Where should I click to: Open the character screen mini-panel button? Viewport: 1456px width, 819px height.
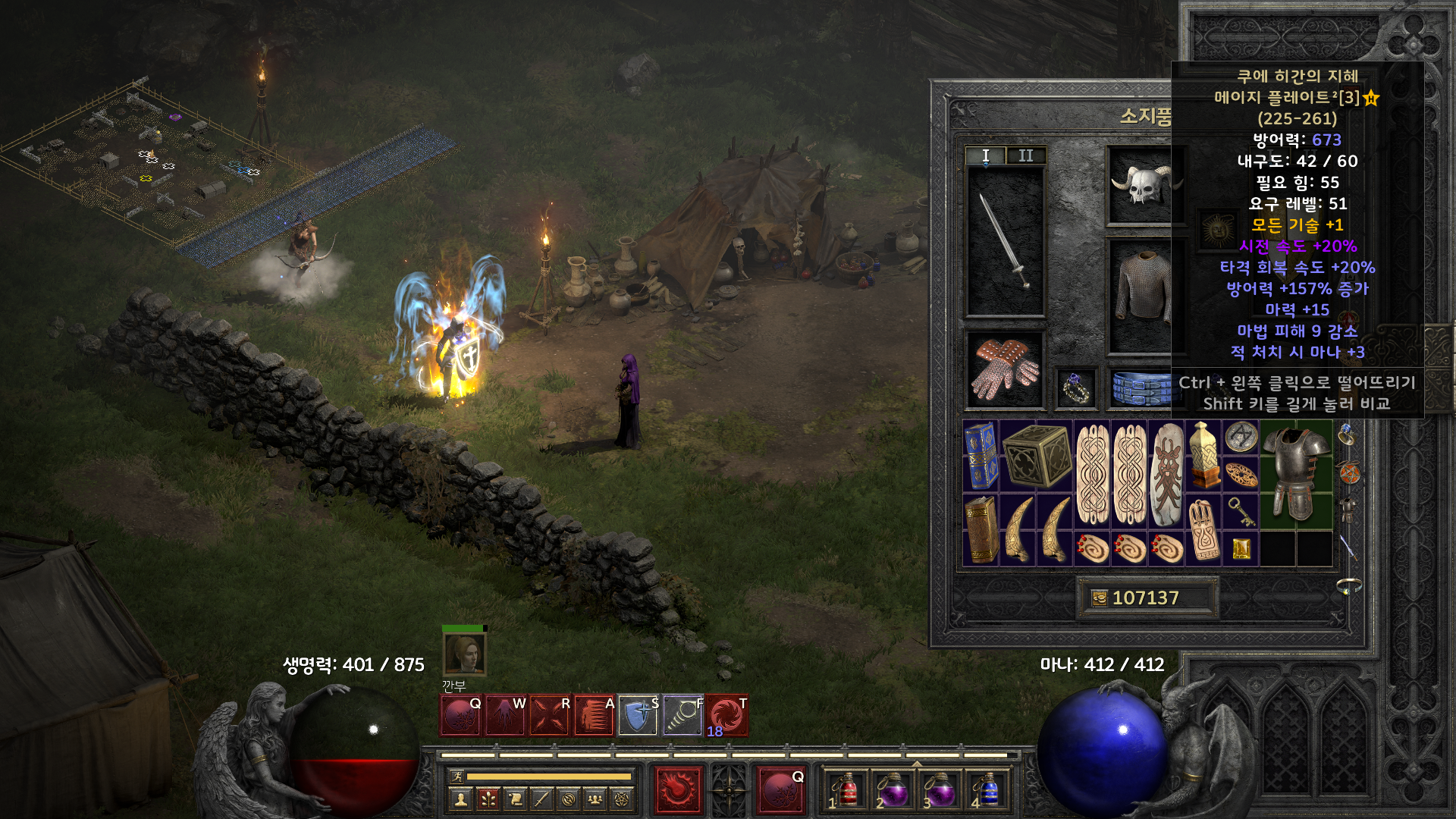click(460, 799)
